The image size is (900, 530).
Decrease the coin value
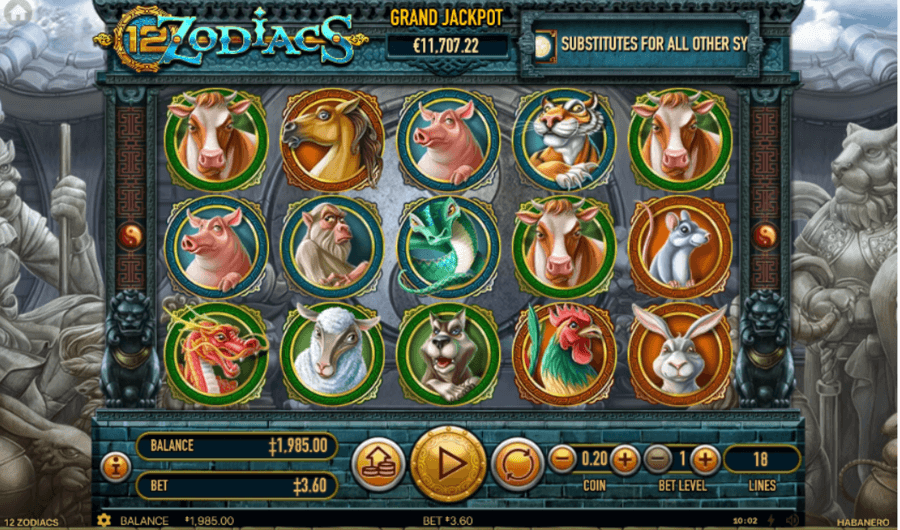[563, 460]
